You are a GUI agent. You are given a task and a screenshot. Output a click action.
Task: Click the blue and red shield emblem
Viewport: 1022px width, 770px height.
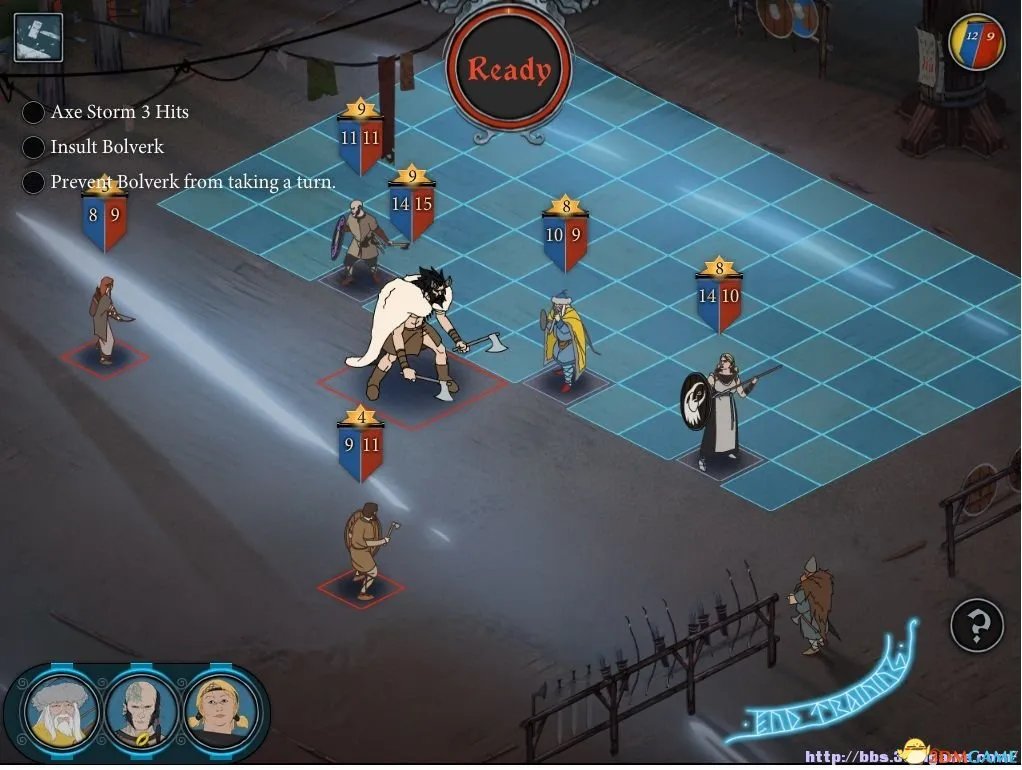tap(977, 42)
